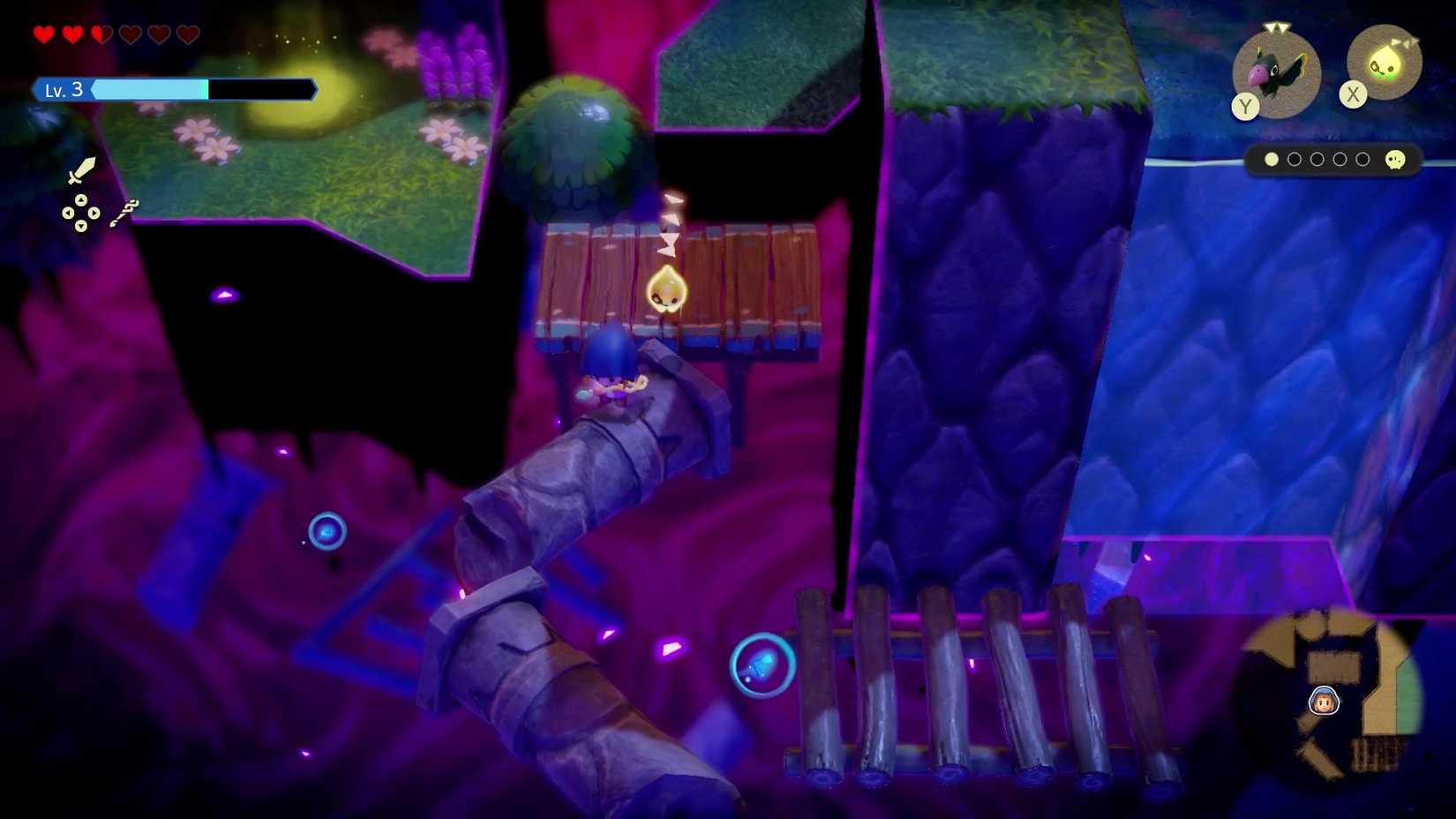Click the D-pad movement icon on the left
This screenshot has width=1456, height=819.
pyautogui.click(x=81, y=213)
